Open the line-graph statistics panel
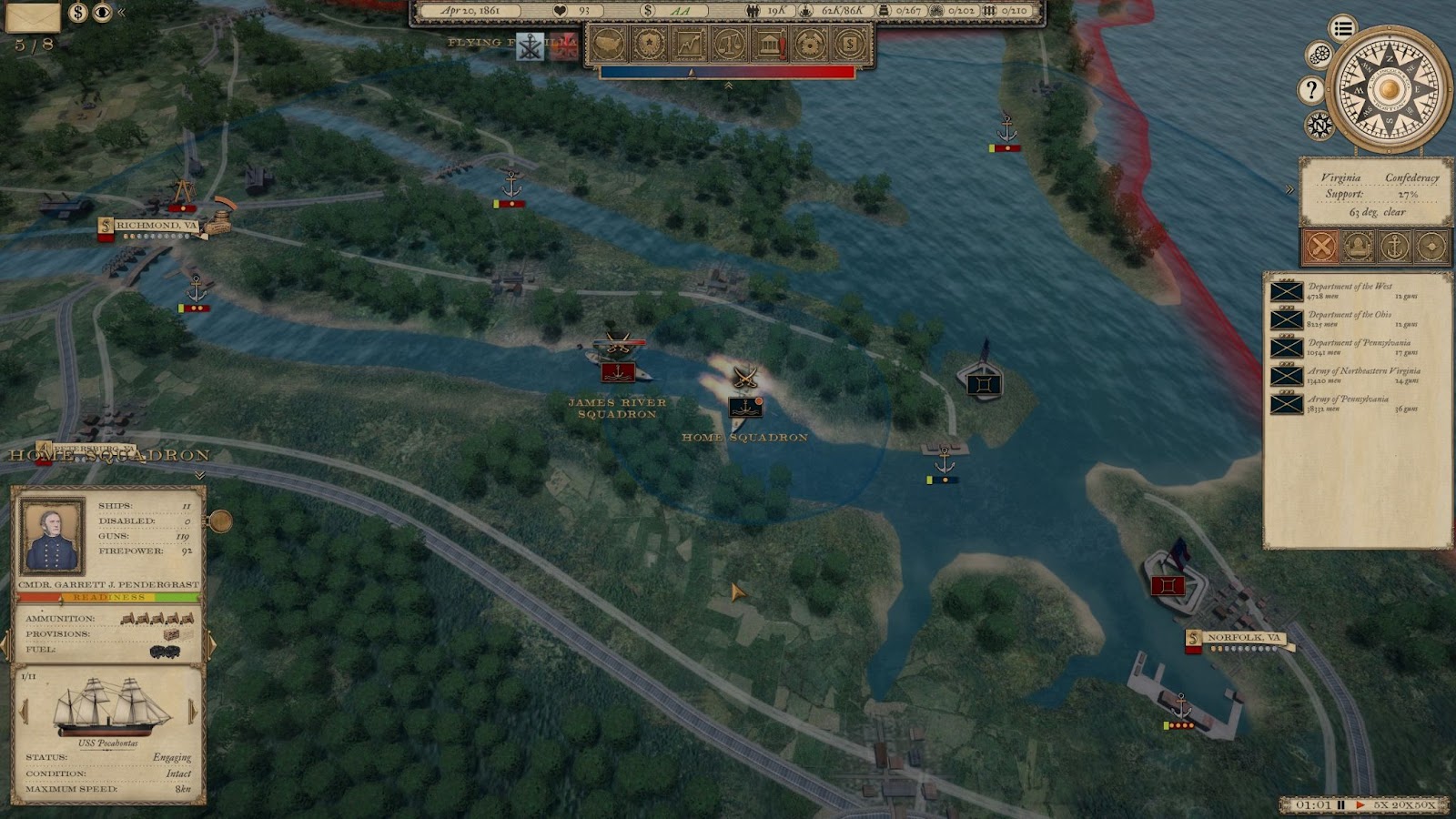This screenshot has width=1456, height=819. 689,43
